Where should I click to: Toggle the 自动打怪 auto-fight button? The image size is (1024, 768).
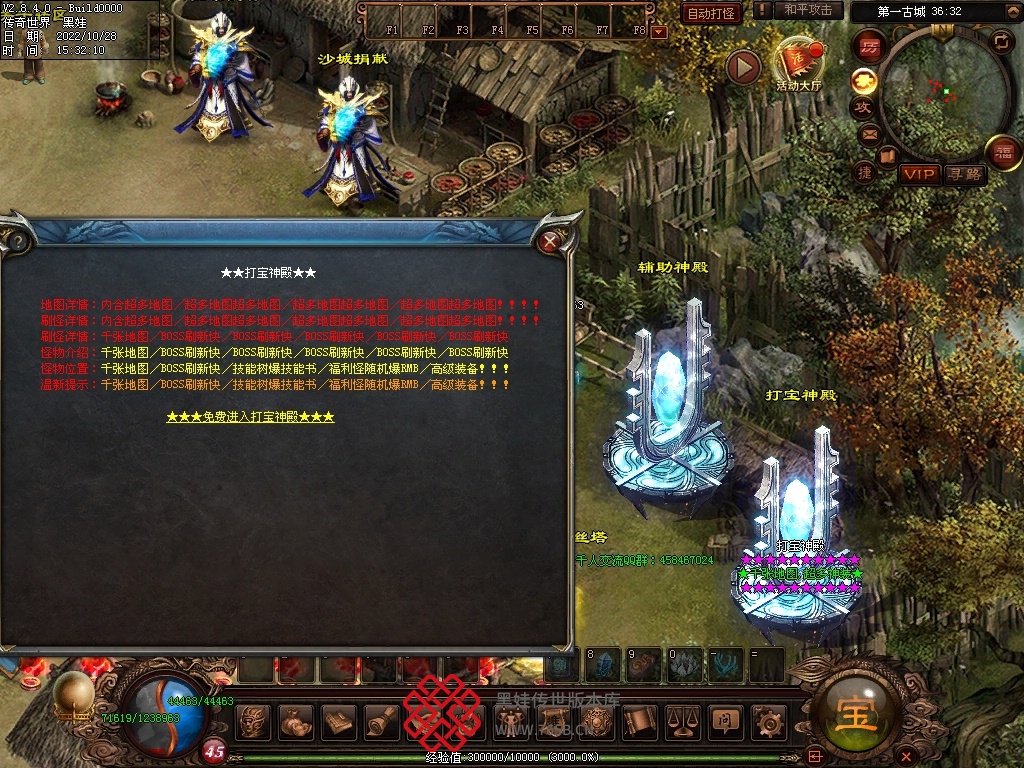point(711,13)
